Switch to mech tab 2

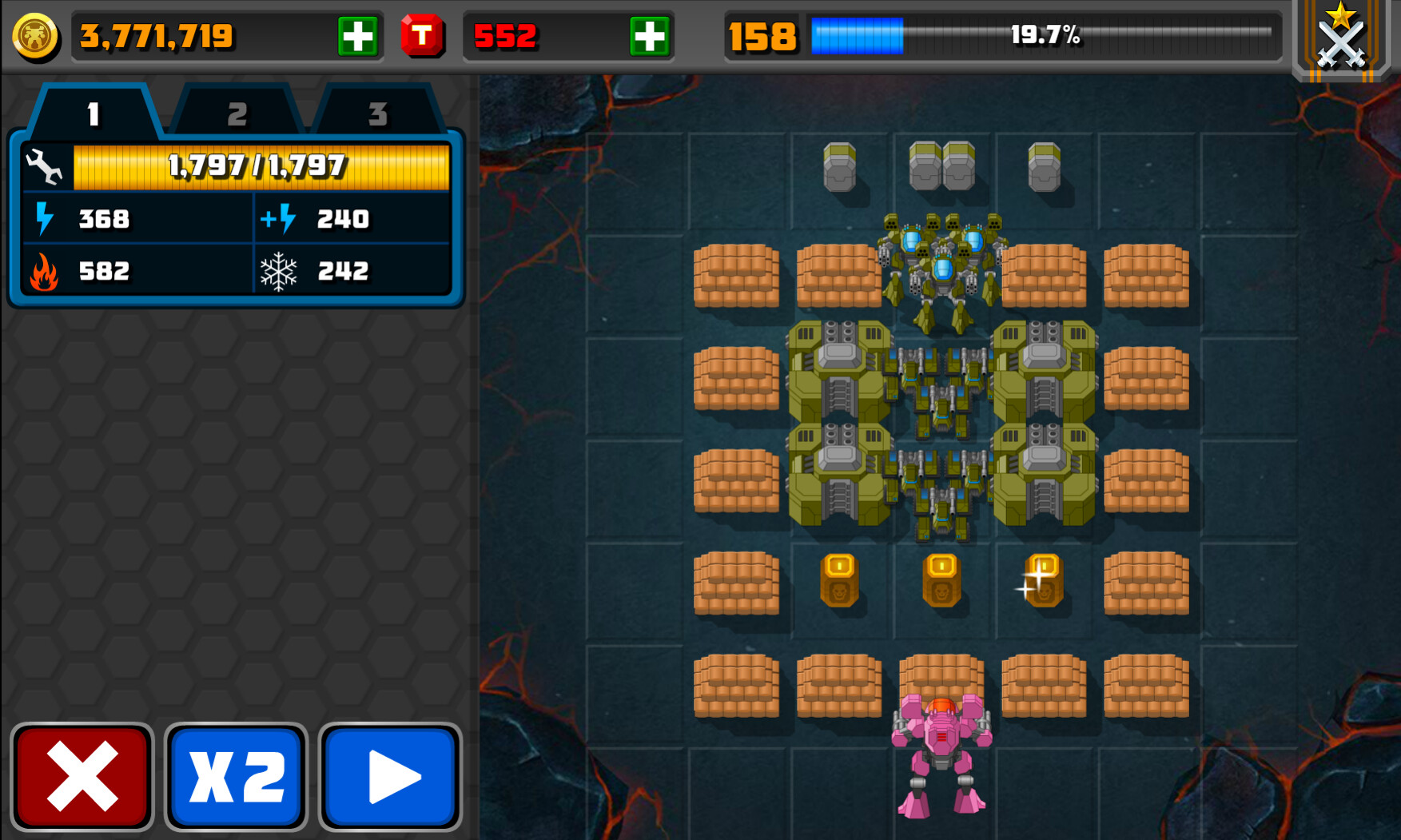(237, 113)
